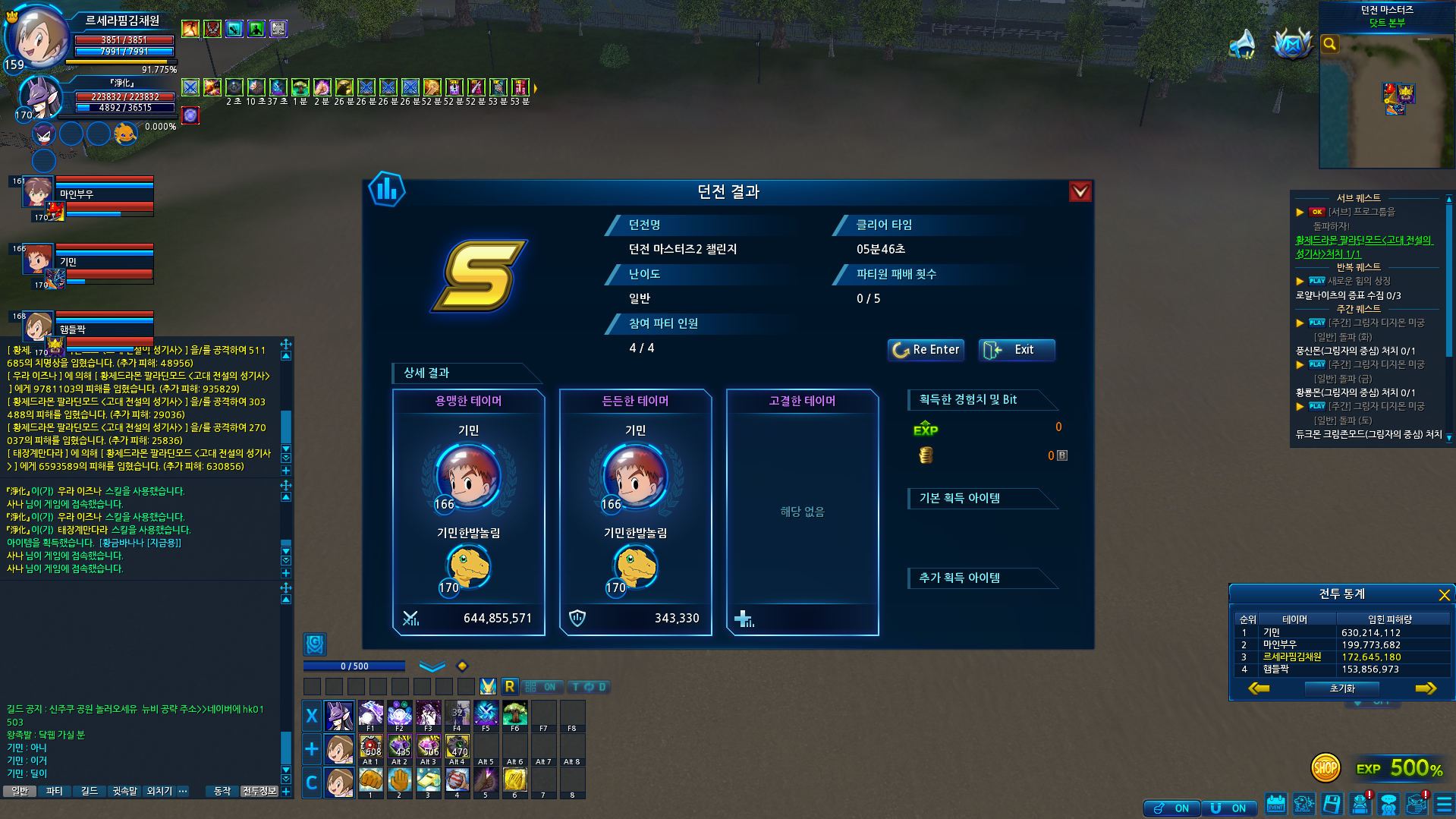Close the dungeon result window
This screenshot has width=1456, height=819.
point(1080,191)
